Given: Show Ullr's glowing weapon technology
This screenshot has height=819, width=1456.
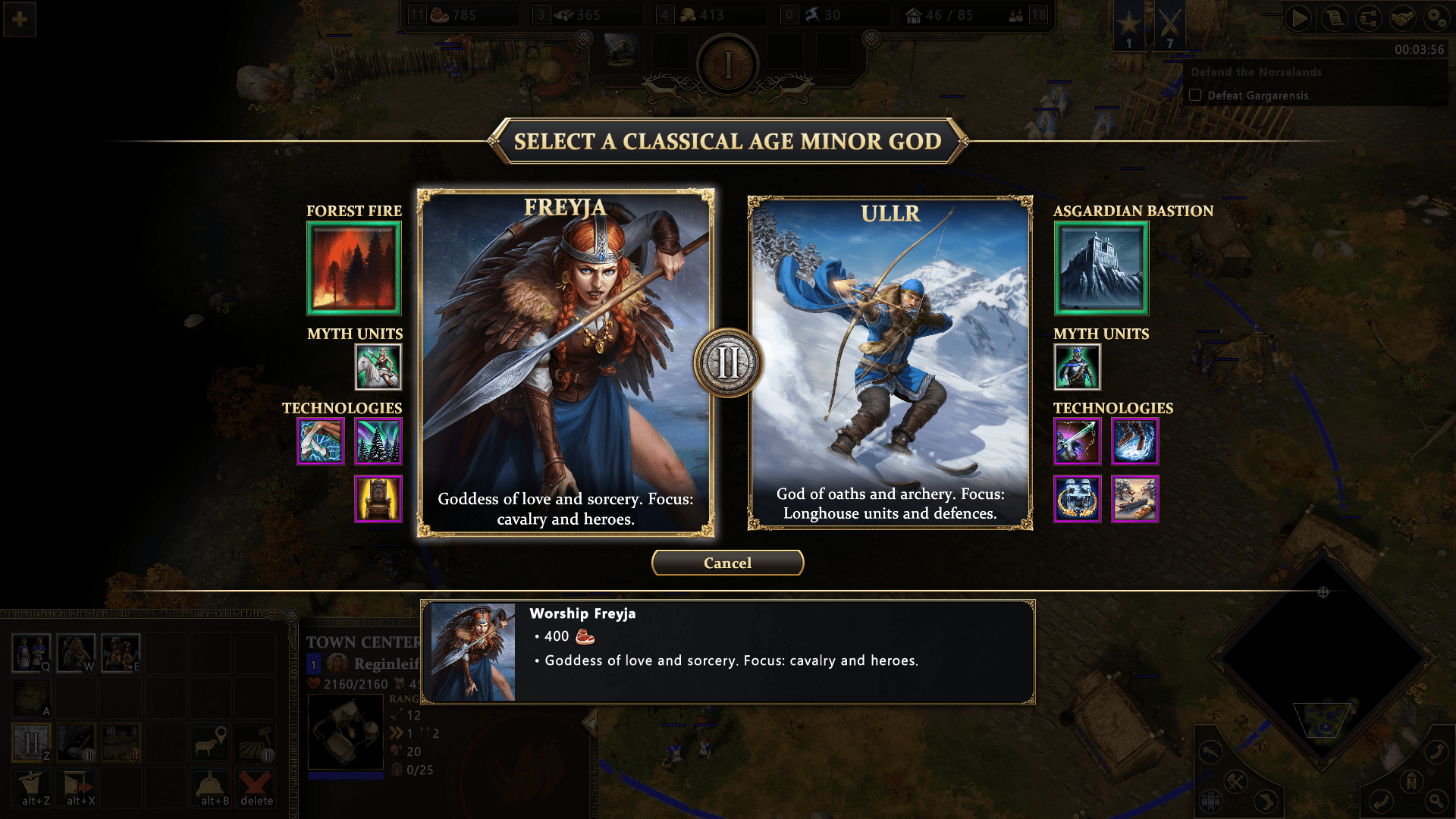Looking at the screenshot, I should (x=1076, y=441).
